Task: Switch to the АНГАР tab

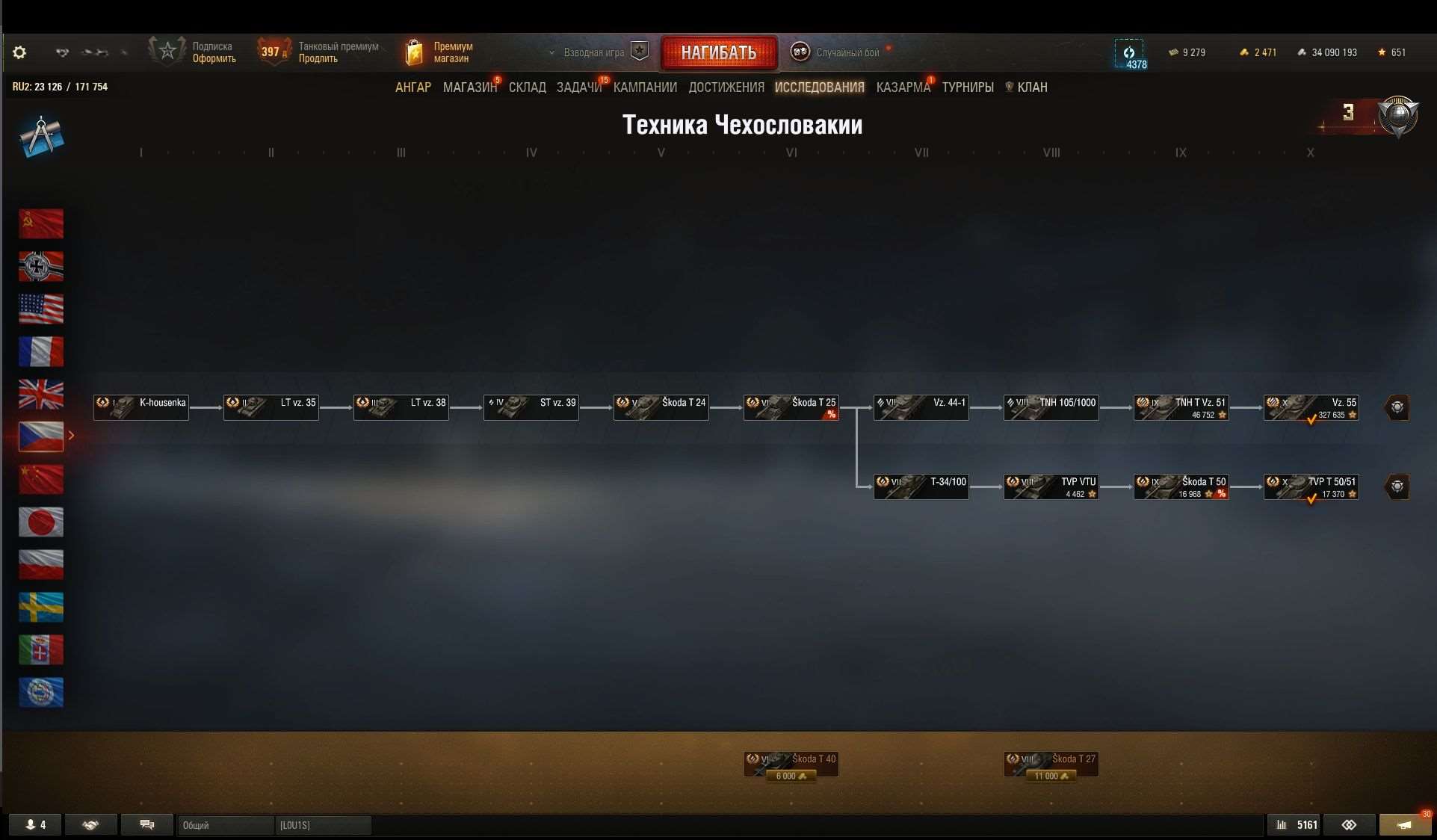Action: point(412,87)
